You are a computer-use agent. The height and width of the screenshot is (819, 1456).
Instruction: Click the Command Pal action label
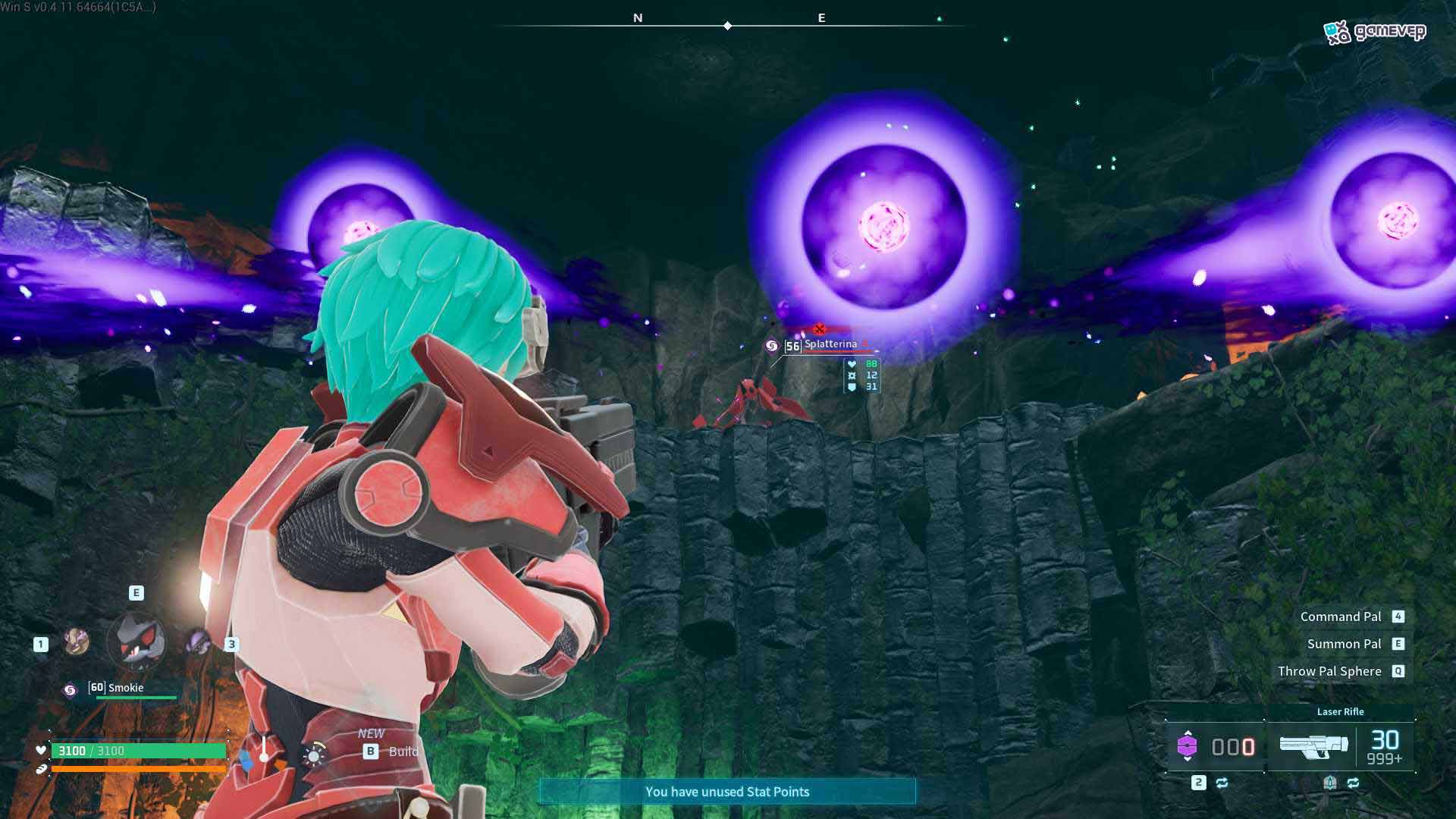pos(1340,617)
